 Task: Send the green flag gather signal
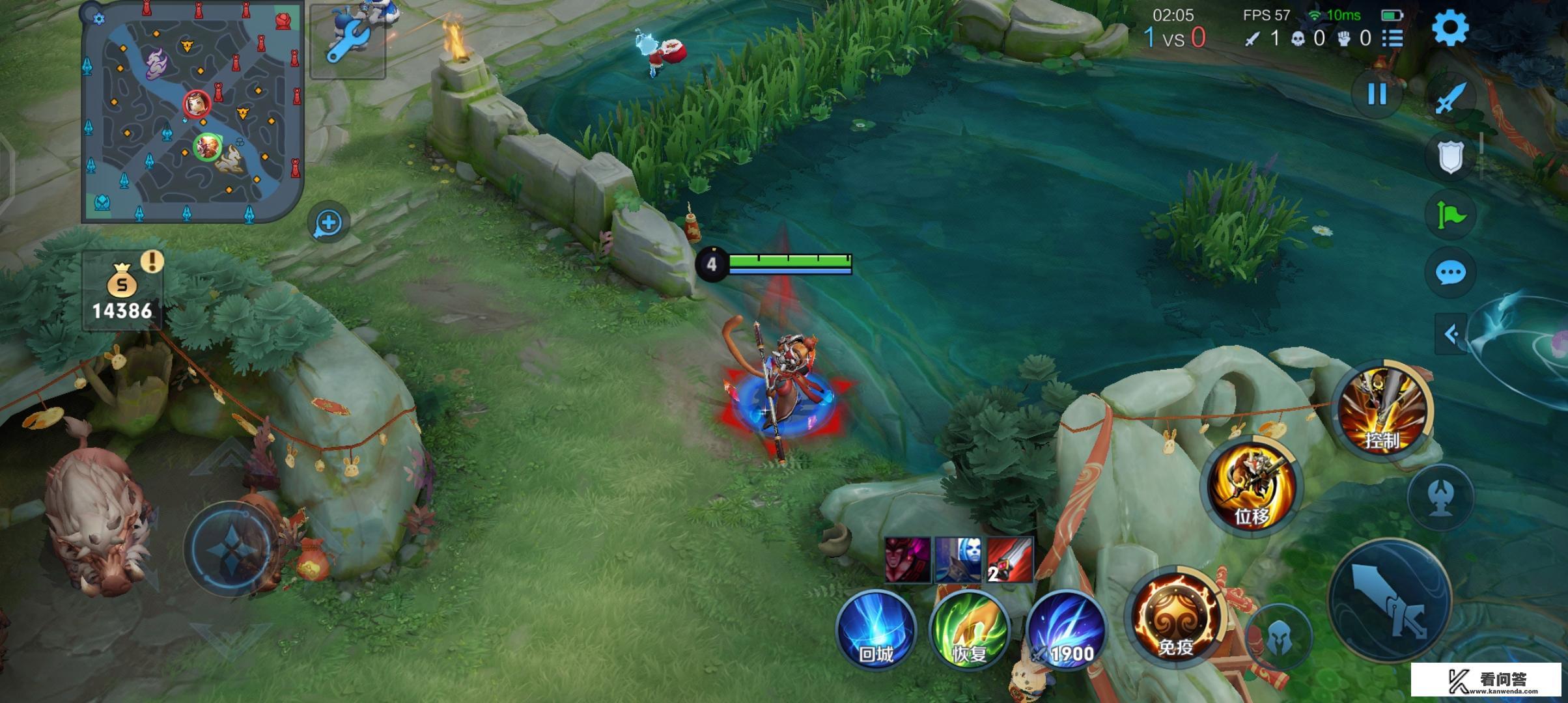point(1450,215)
